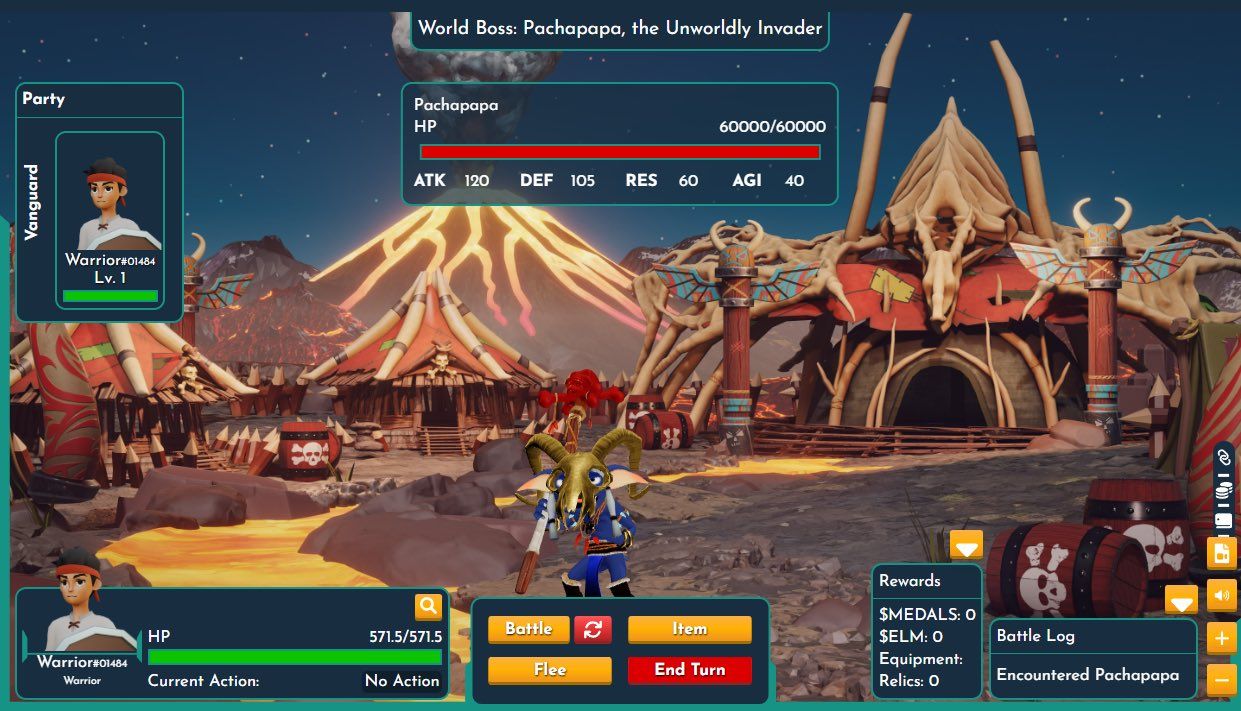Inspect warrior with the magnifying glass button
Viewport: 1241px width, 711px height.
(428, 606)
